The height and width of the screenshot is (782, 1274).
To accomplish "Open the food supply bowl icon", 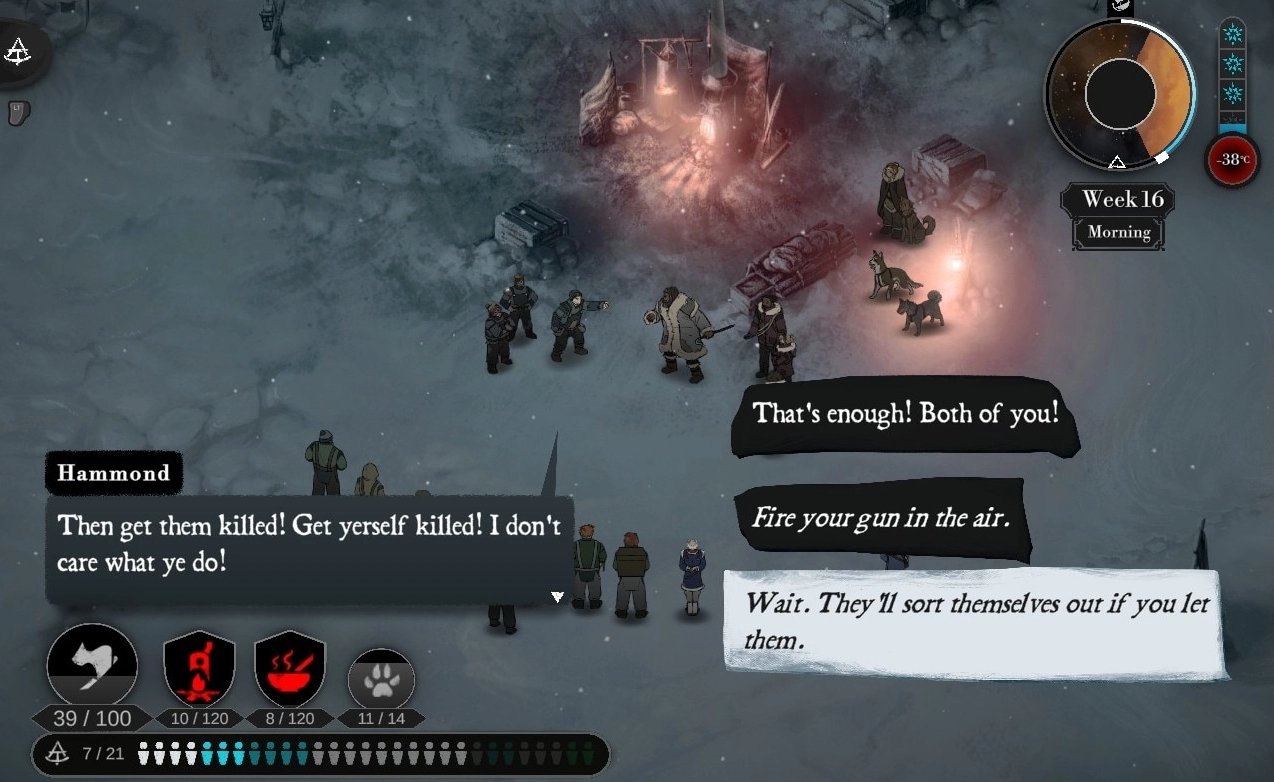I will pos(289,669).
